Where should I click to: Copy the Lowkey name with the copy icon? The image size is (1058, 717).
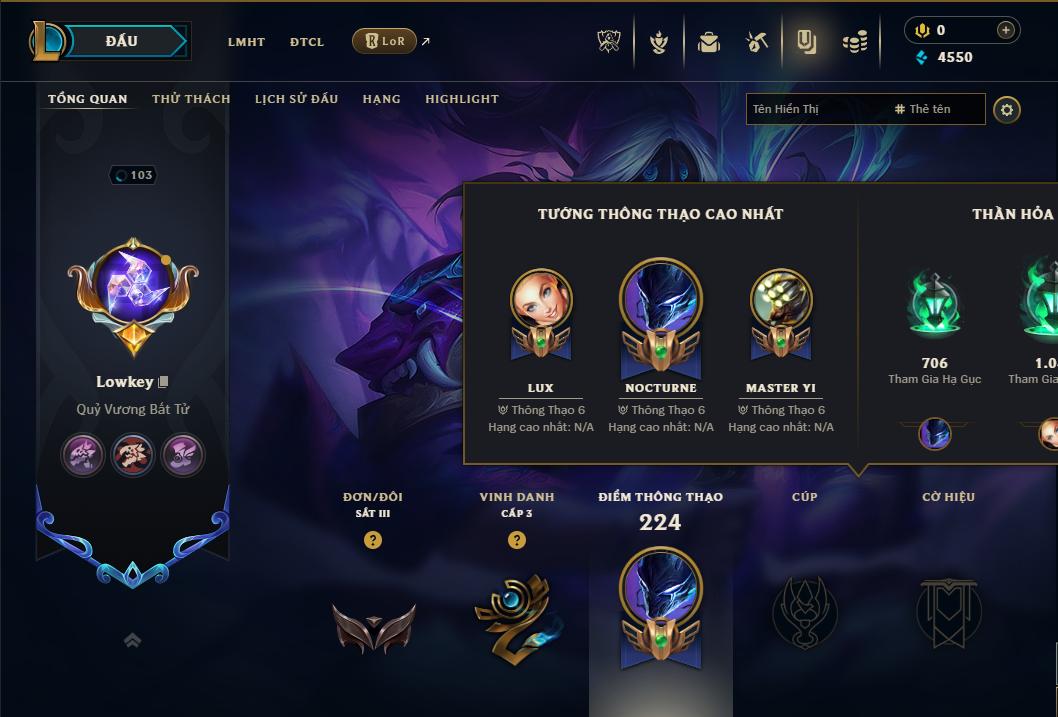tap(163, 382)
